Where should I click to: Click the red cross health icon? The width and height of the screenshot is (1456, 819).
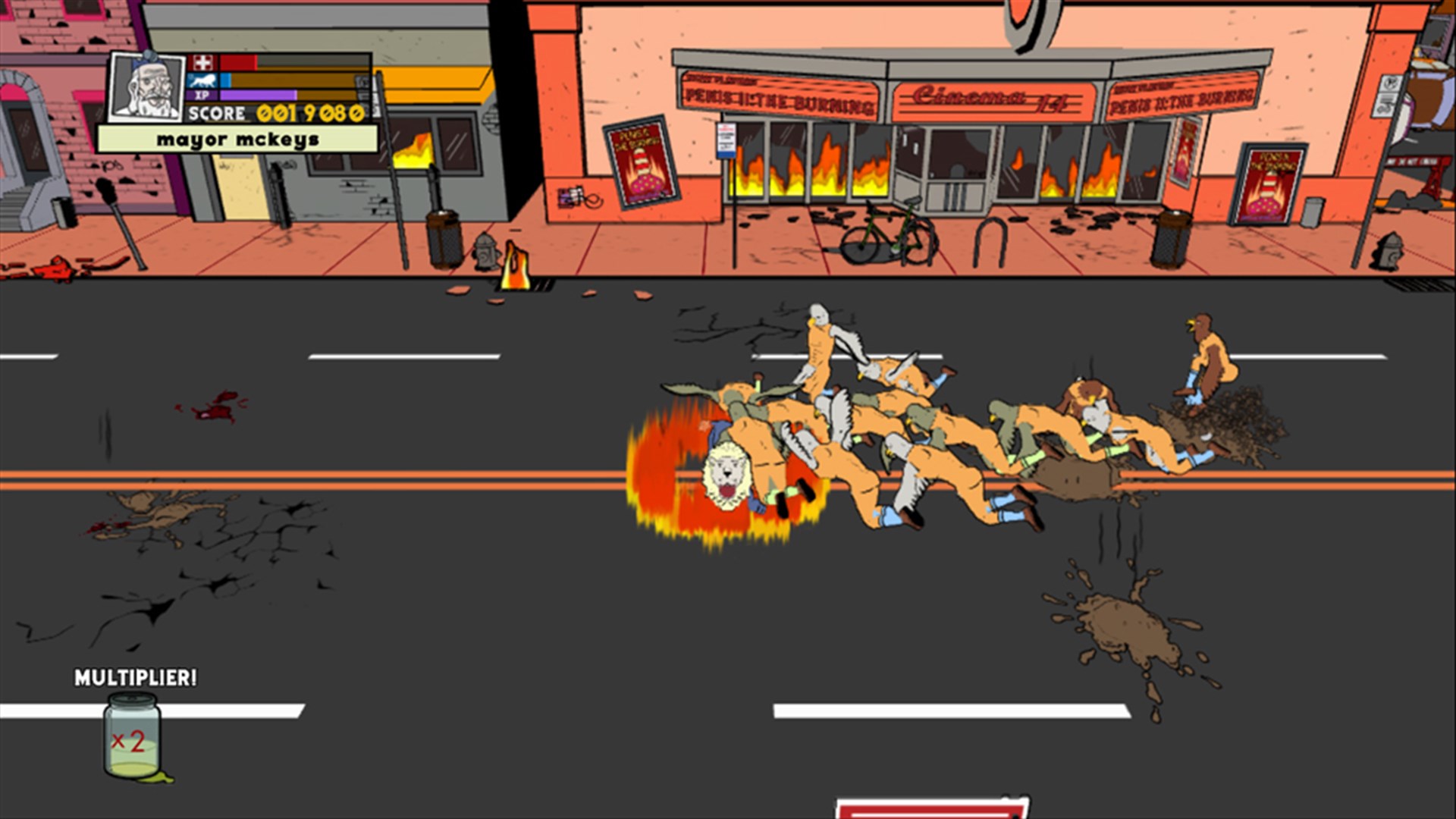(201, 62)
